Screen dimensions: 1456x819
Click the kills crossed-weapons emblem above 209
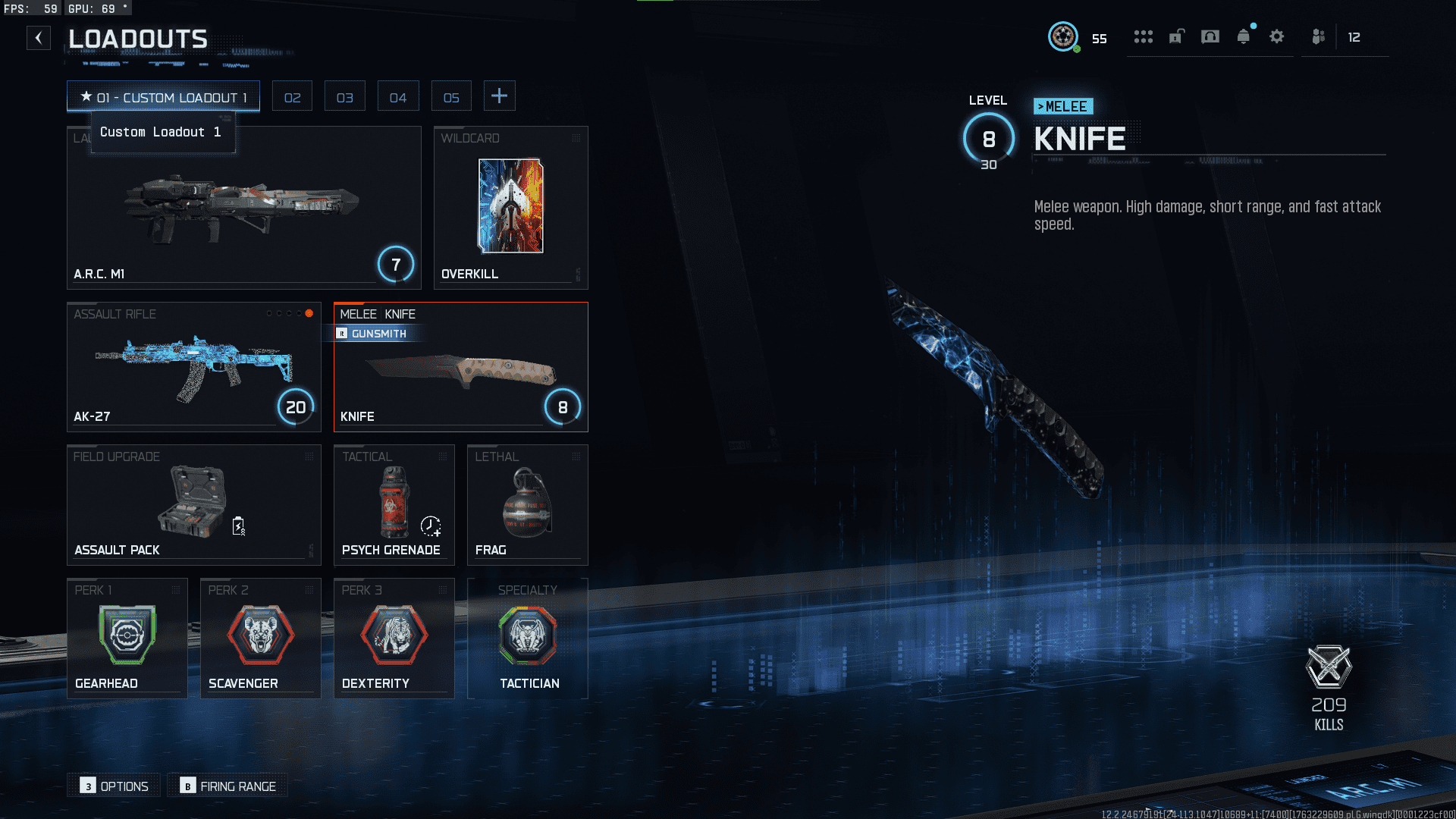[x=1329, y=667]
